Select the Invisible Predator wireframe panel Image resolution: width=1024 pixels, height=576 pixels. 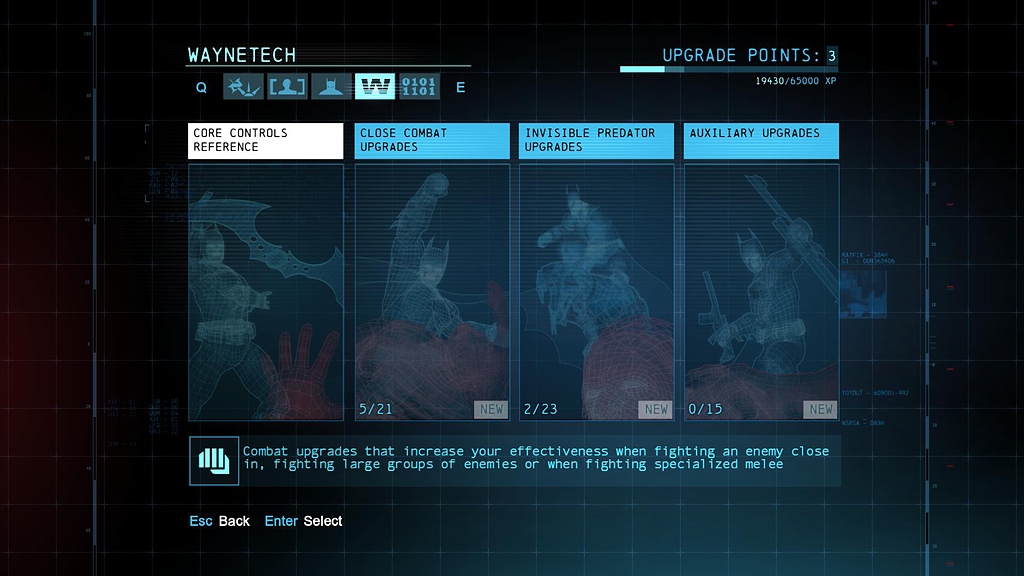point(596,292)
